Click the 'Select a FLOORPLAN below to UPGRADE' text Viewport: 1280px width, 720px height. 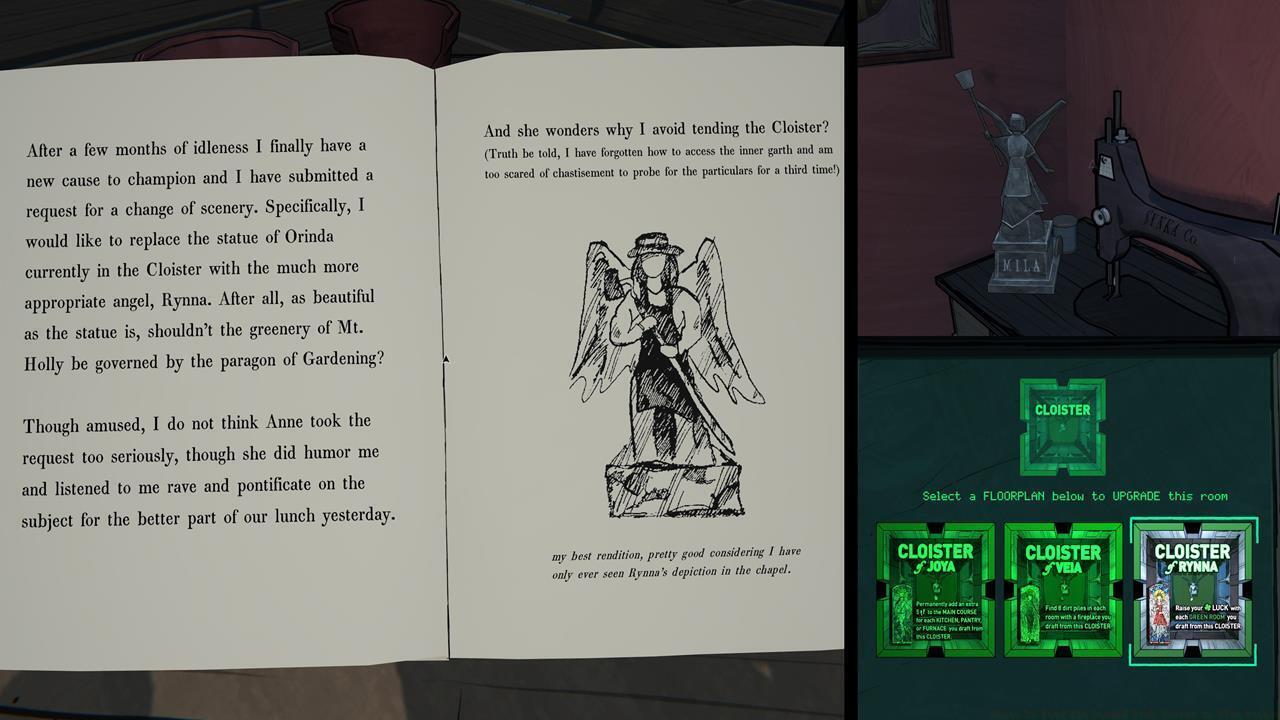(1063, 496)
